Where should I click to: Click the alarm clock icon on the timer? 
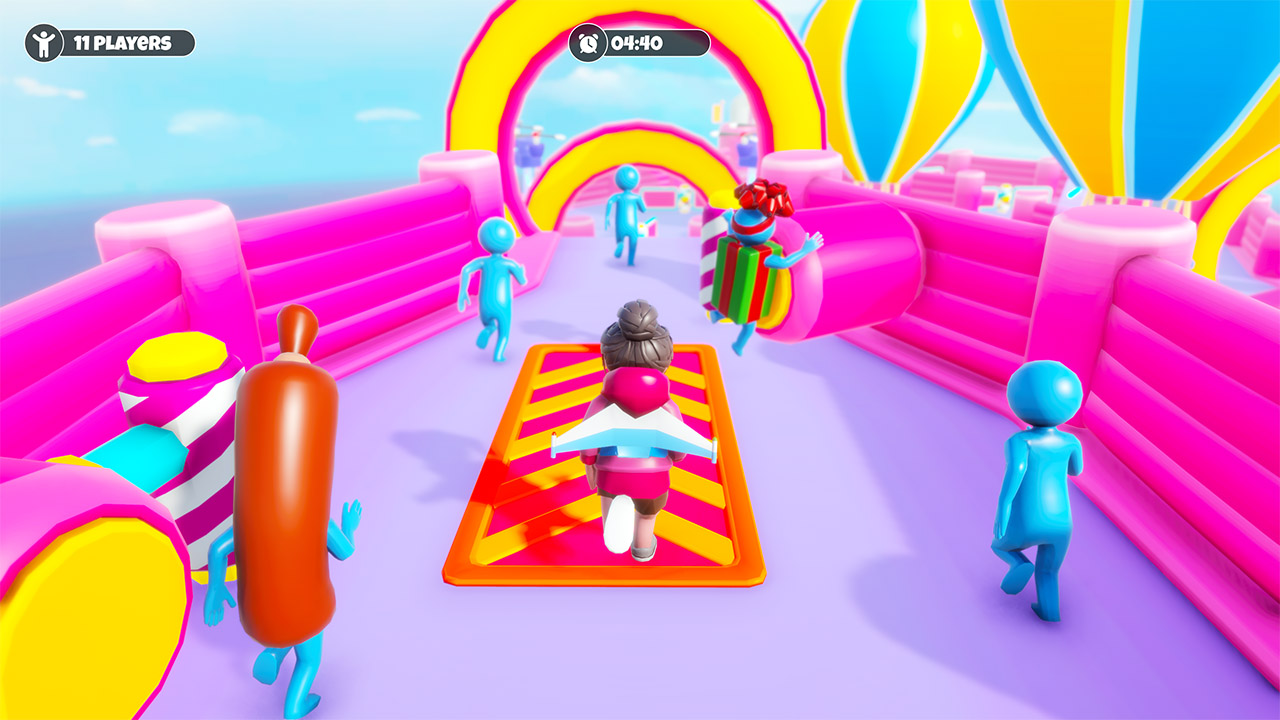pos(589,42)
